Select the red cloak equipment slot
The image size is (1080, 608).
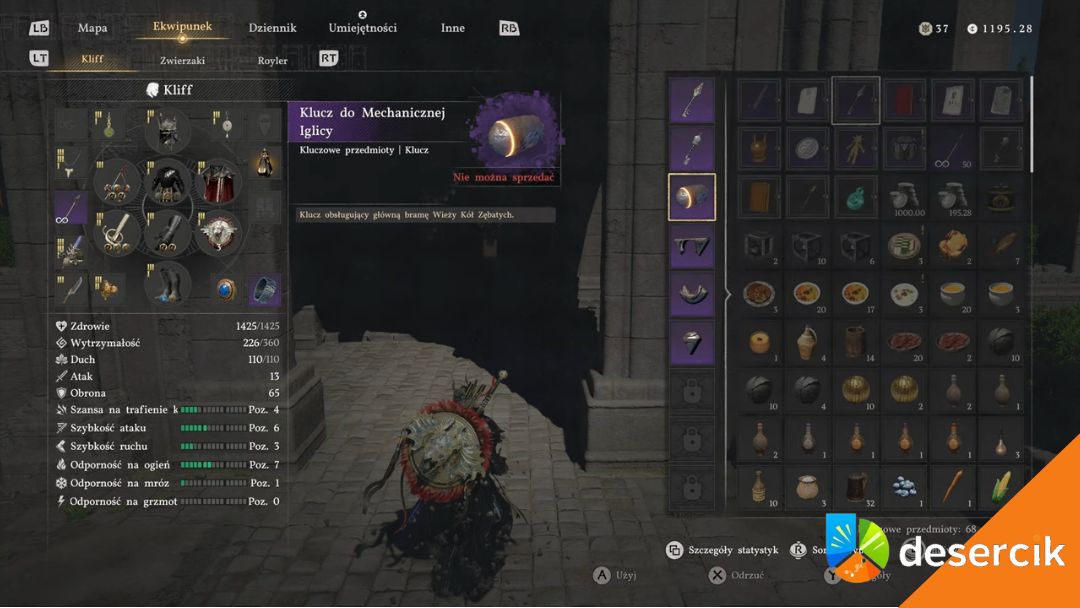(219, 183)
